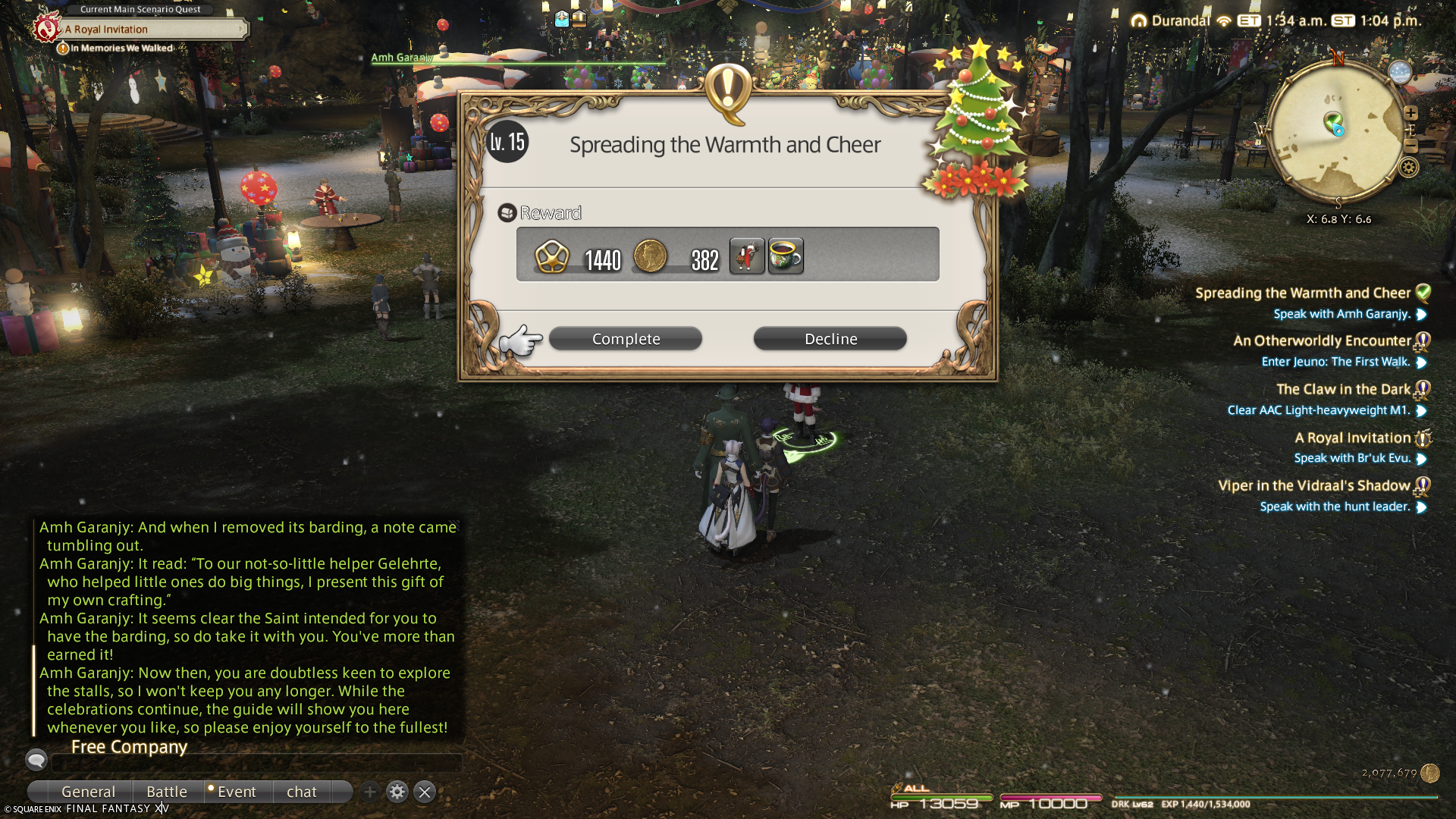This screenshot has height=819, width=1456.
Task: Close the chat log with X button
Action: (425, 792)
